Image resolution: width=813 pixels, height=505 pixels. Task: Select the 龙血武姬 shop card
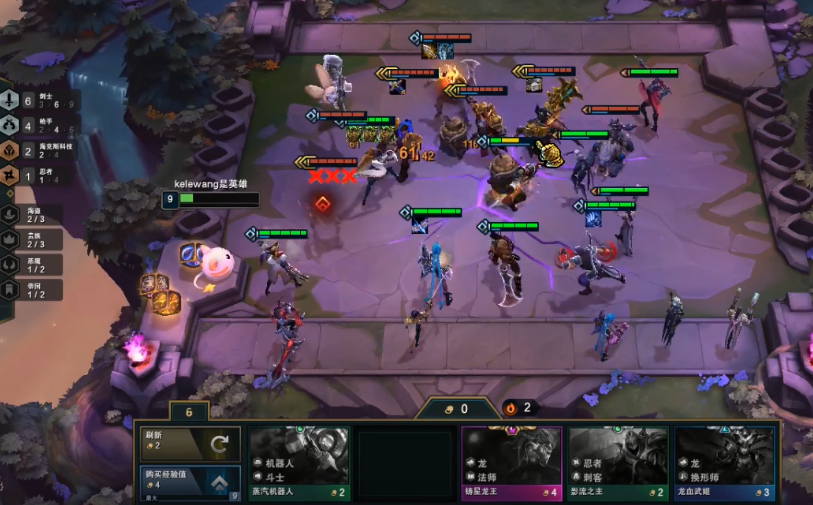pyautogui.click(x=724, y=463)
